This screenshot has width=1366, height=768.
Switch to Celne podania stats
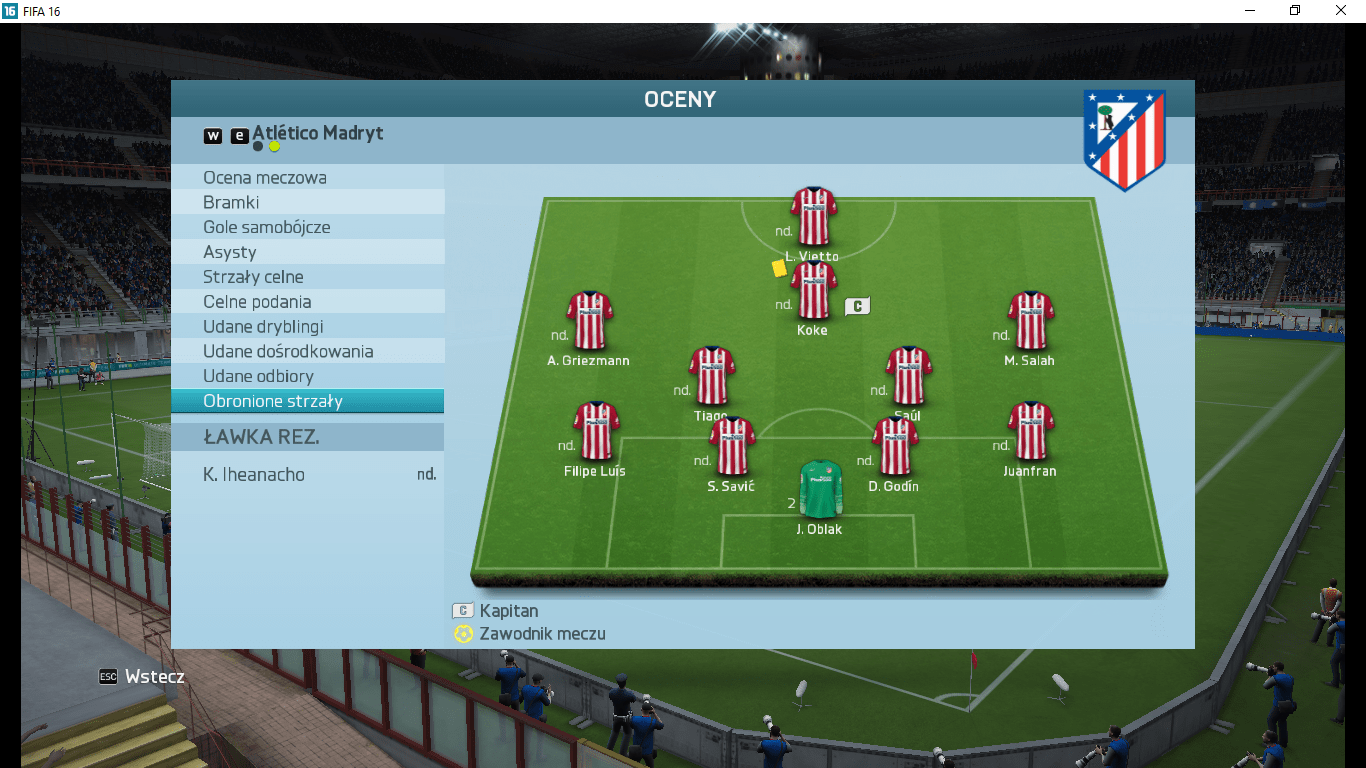(x=307, y=302)
